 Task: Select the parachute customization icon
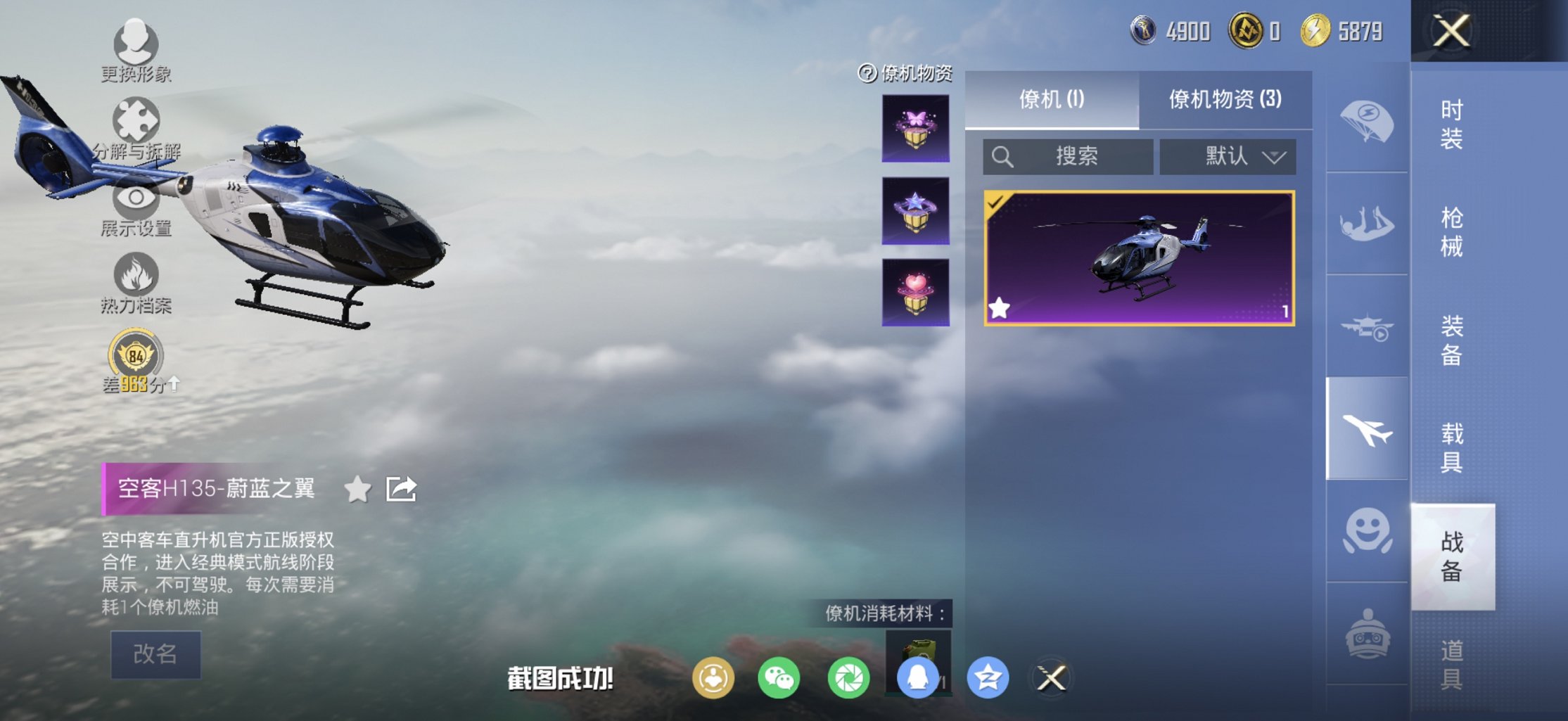(1365, 121)
